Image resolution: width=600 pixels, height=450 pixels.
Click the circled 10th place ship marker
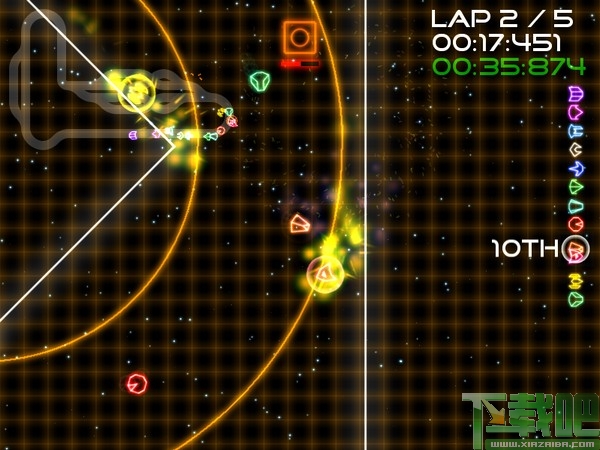click(576, 249)
